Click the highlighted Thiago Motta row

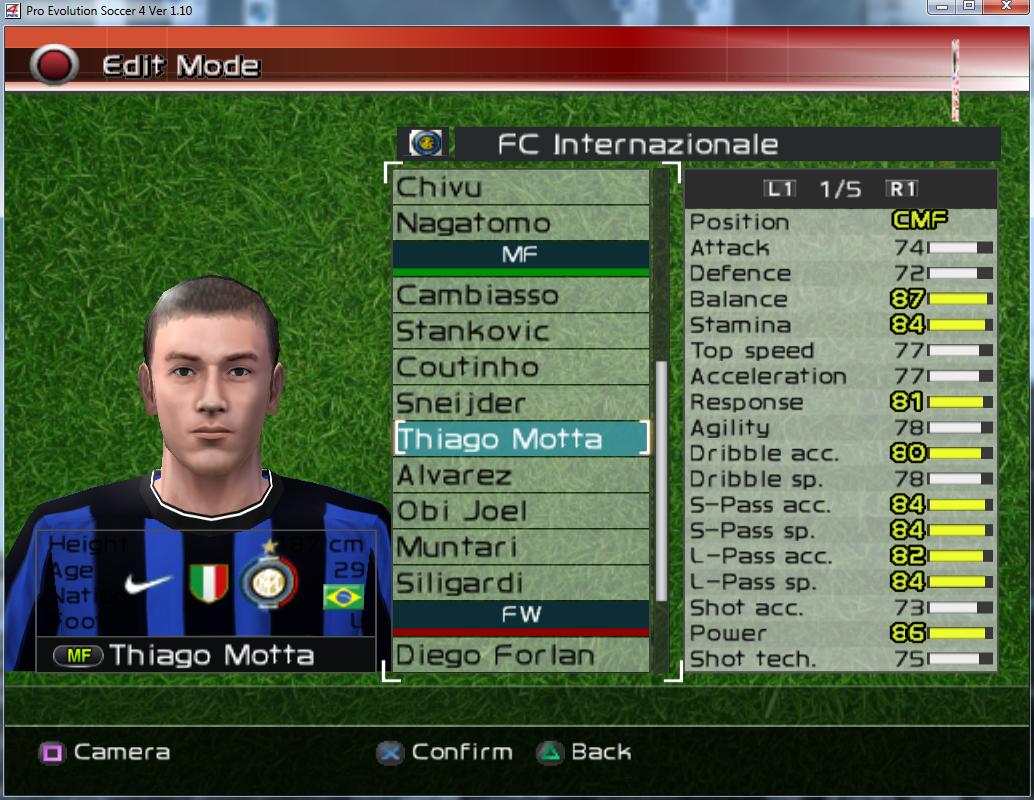pyautogui.click(x=520, y=439)
